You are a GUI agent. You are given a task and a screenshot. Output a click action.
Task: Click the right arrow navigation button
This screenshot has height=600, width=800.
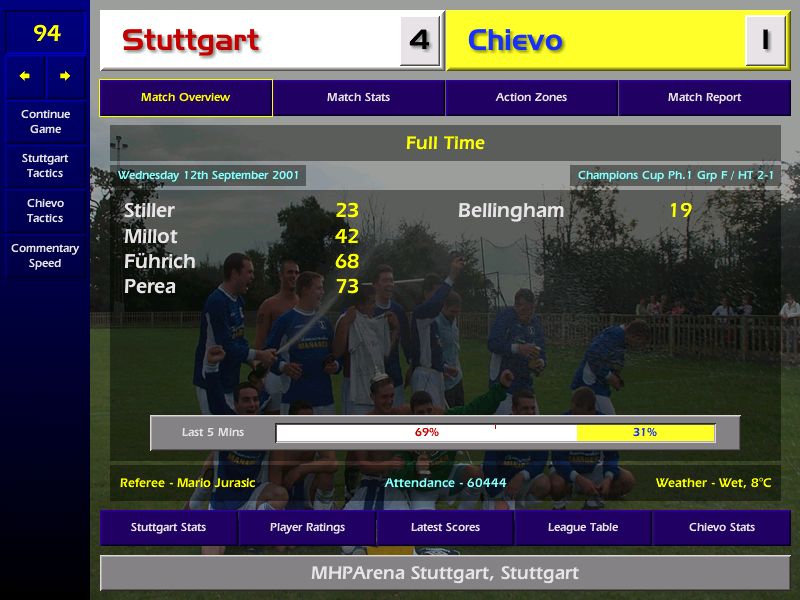tap(65, 76)
